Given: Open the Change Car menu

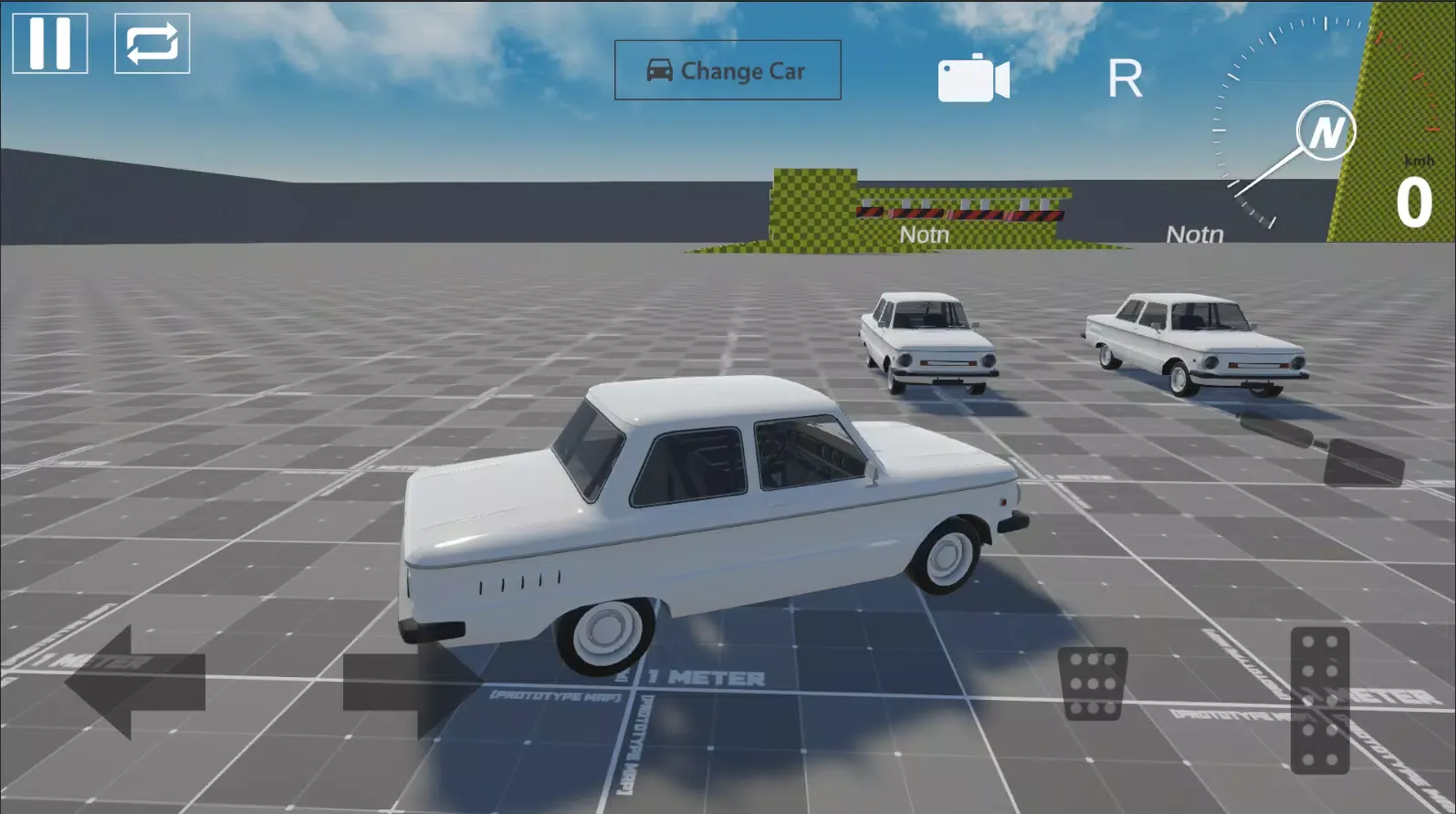Looking at the screenshot, I should click(x=728, y=70).
